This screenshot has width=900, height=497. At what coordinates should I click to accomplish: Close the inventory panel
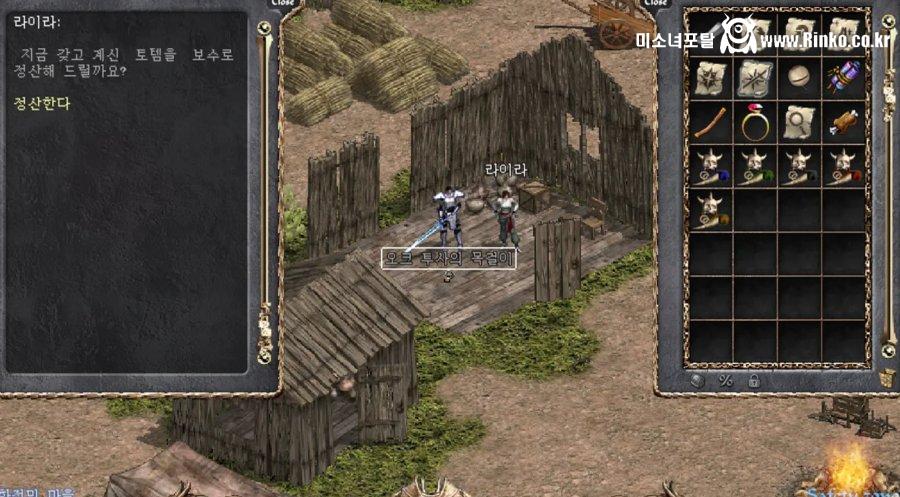pos(656,3)
